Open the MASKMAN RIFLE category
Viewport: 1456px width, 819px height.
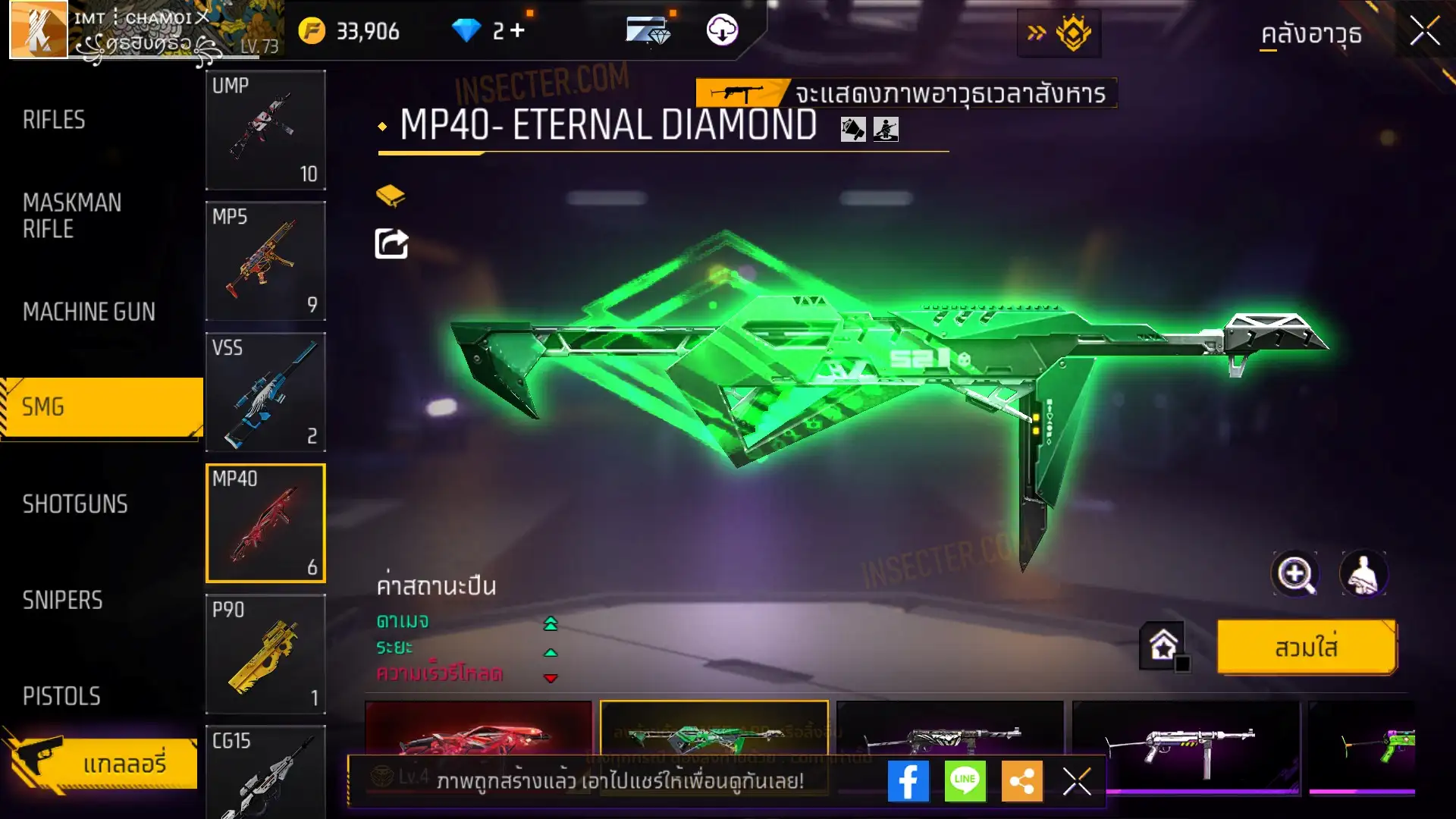pyautogui.click(x=72, y=215)
